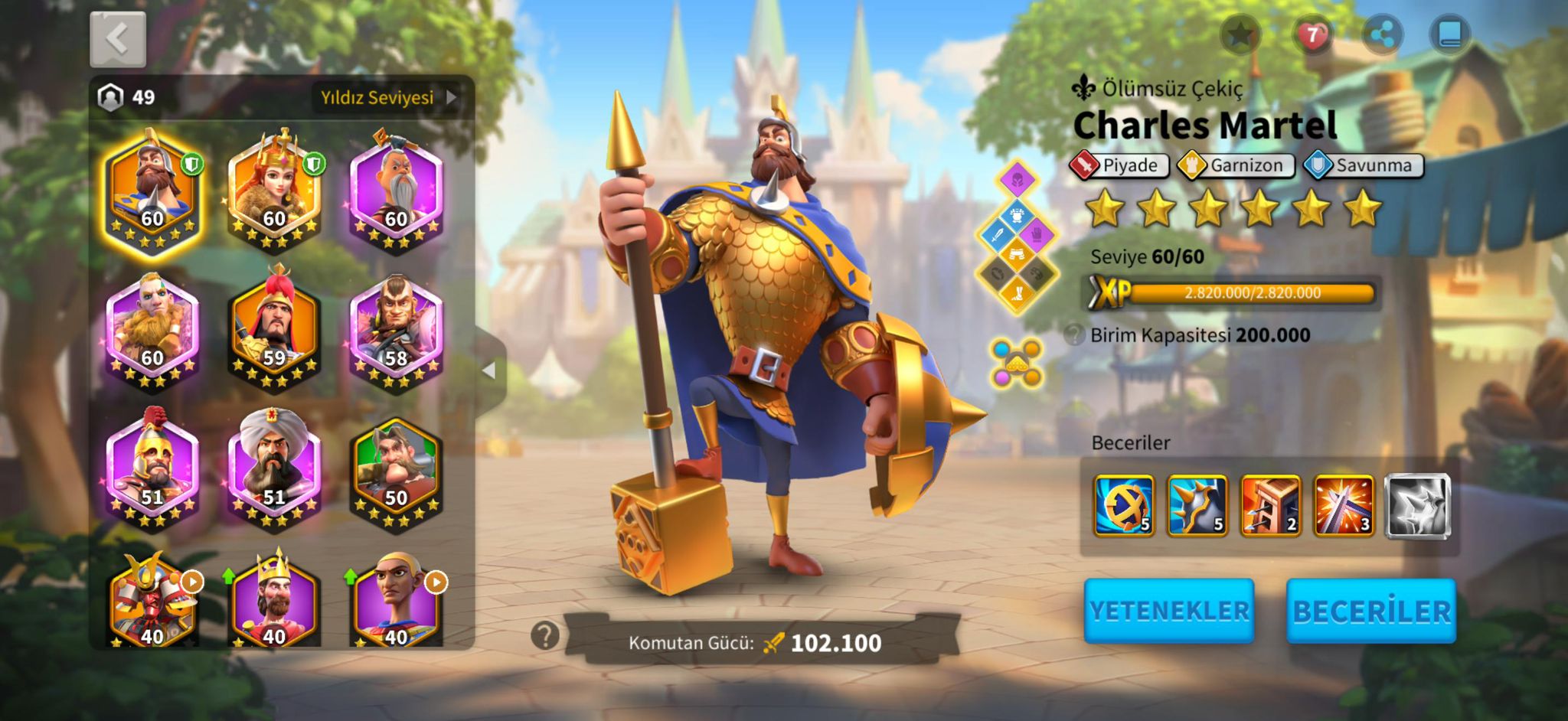The width and height of the screenshot is (1568, 721).
Task: Click the heart icon with 7
Action: (1312, 34)
